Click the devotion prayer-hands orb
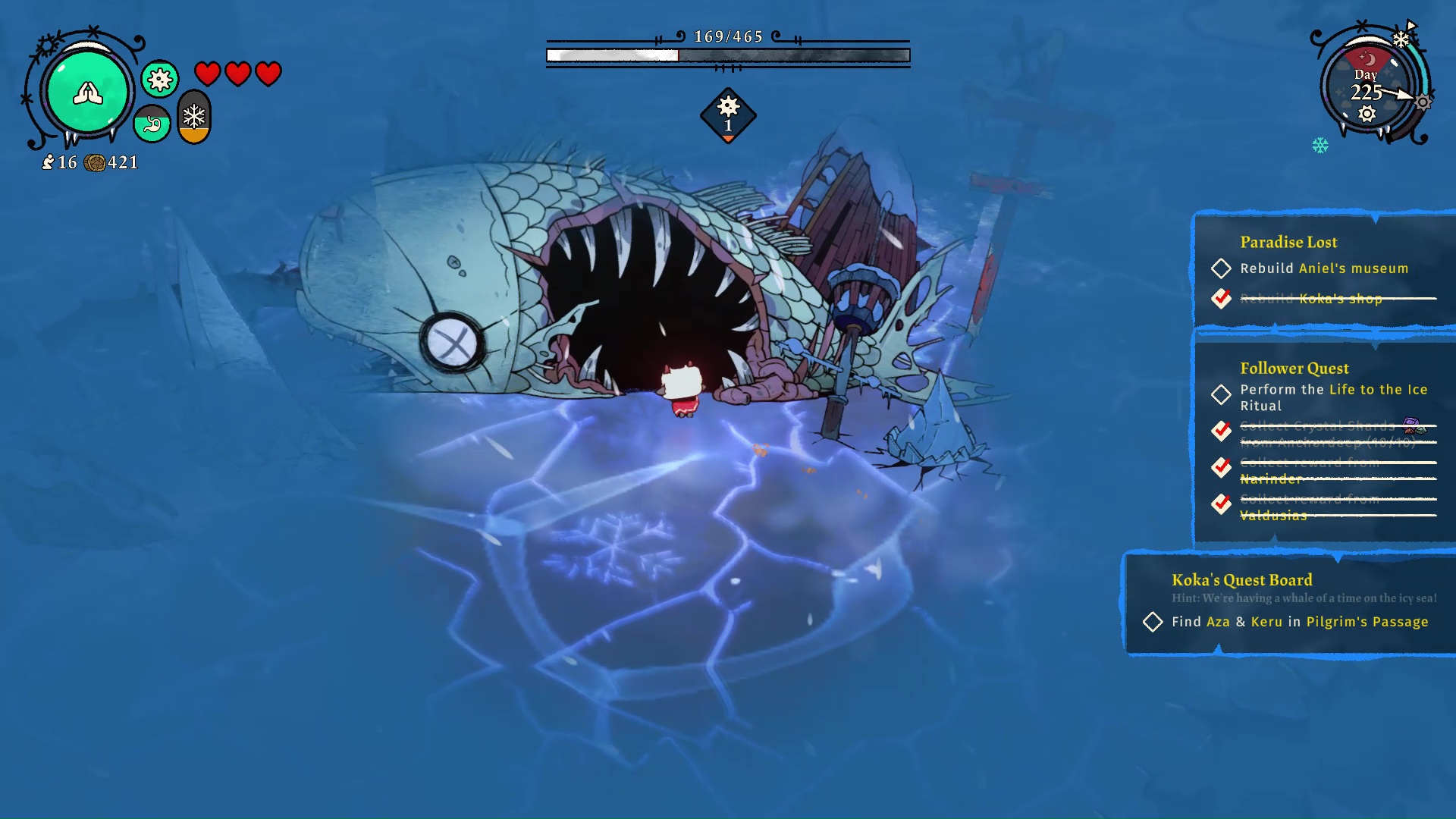The image size is (1456, 819). pyautogui.click(x=87, y=91)
